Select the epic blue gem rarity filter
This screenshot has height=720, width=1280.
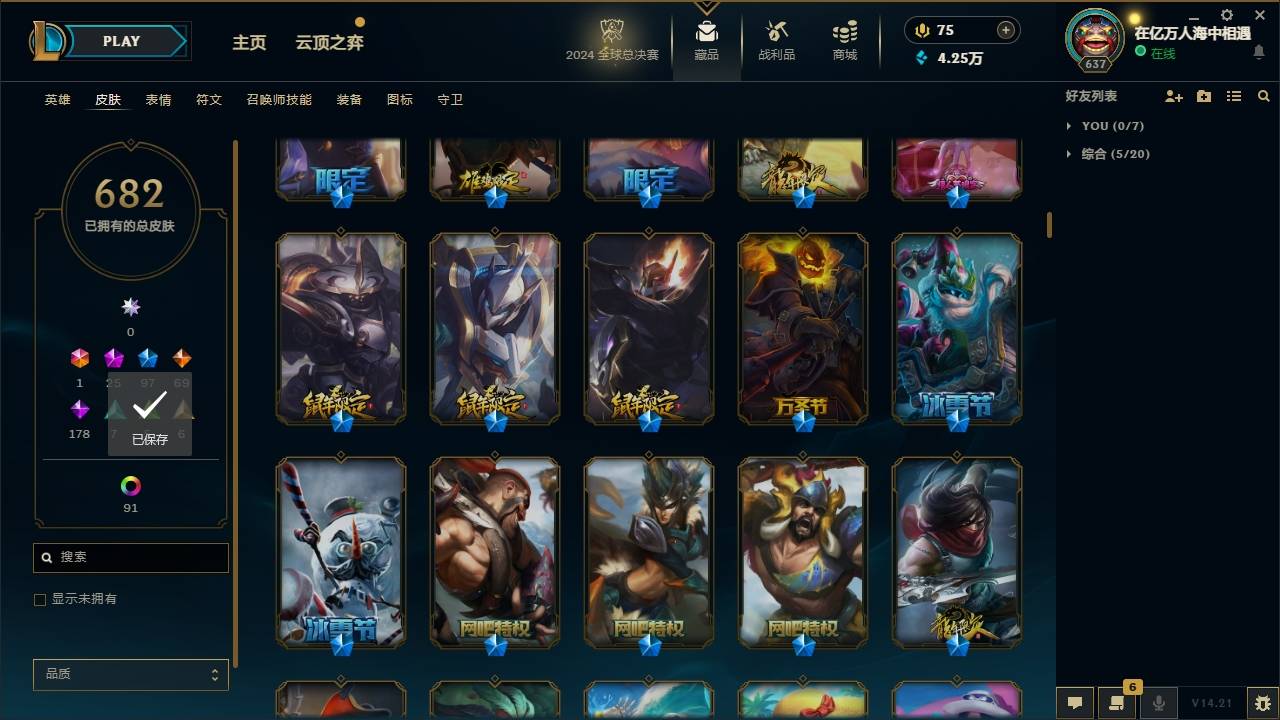(148, 358)
